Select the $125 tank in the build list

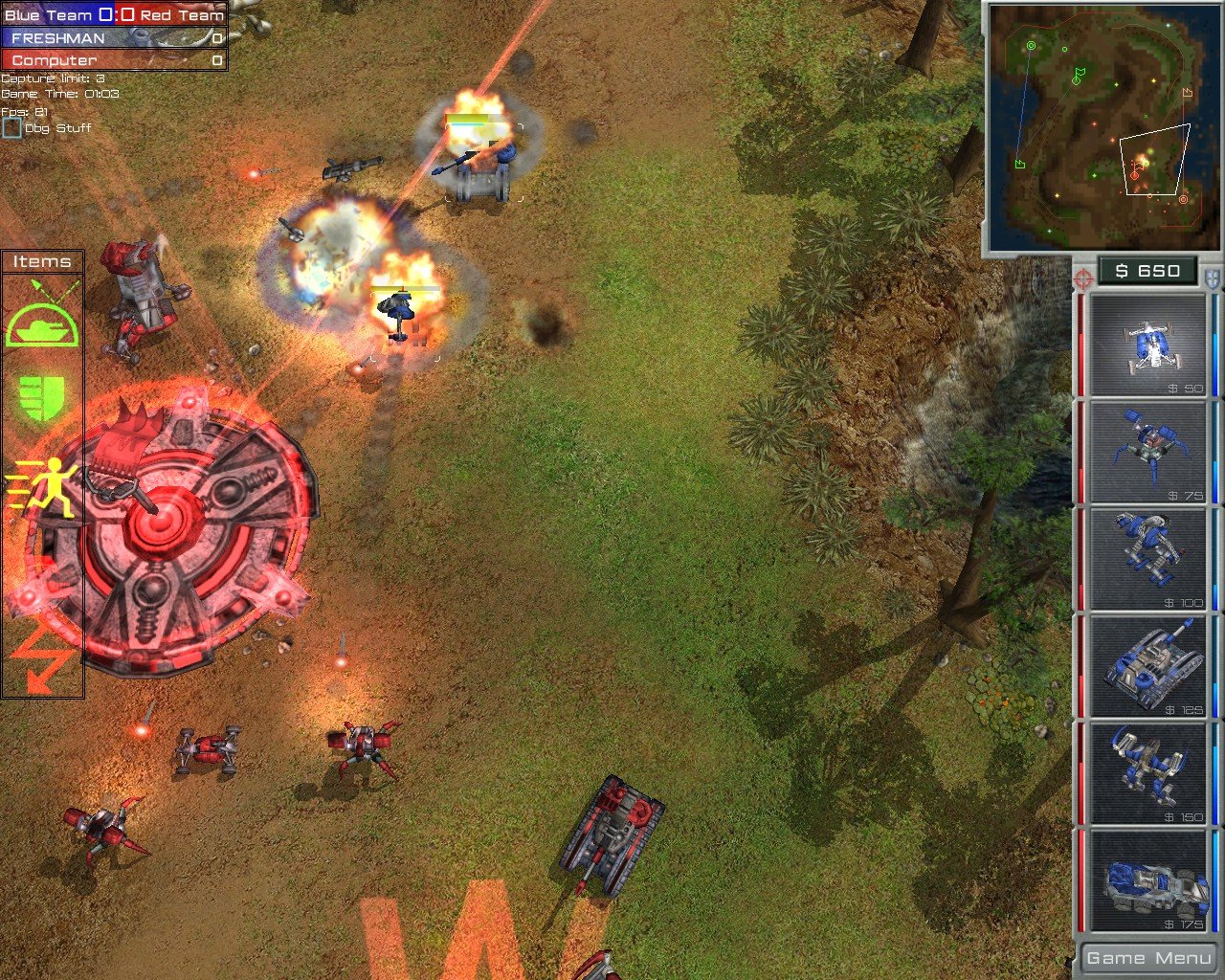1147,665
